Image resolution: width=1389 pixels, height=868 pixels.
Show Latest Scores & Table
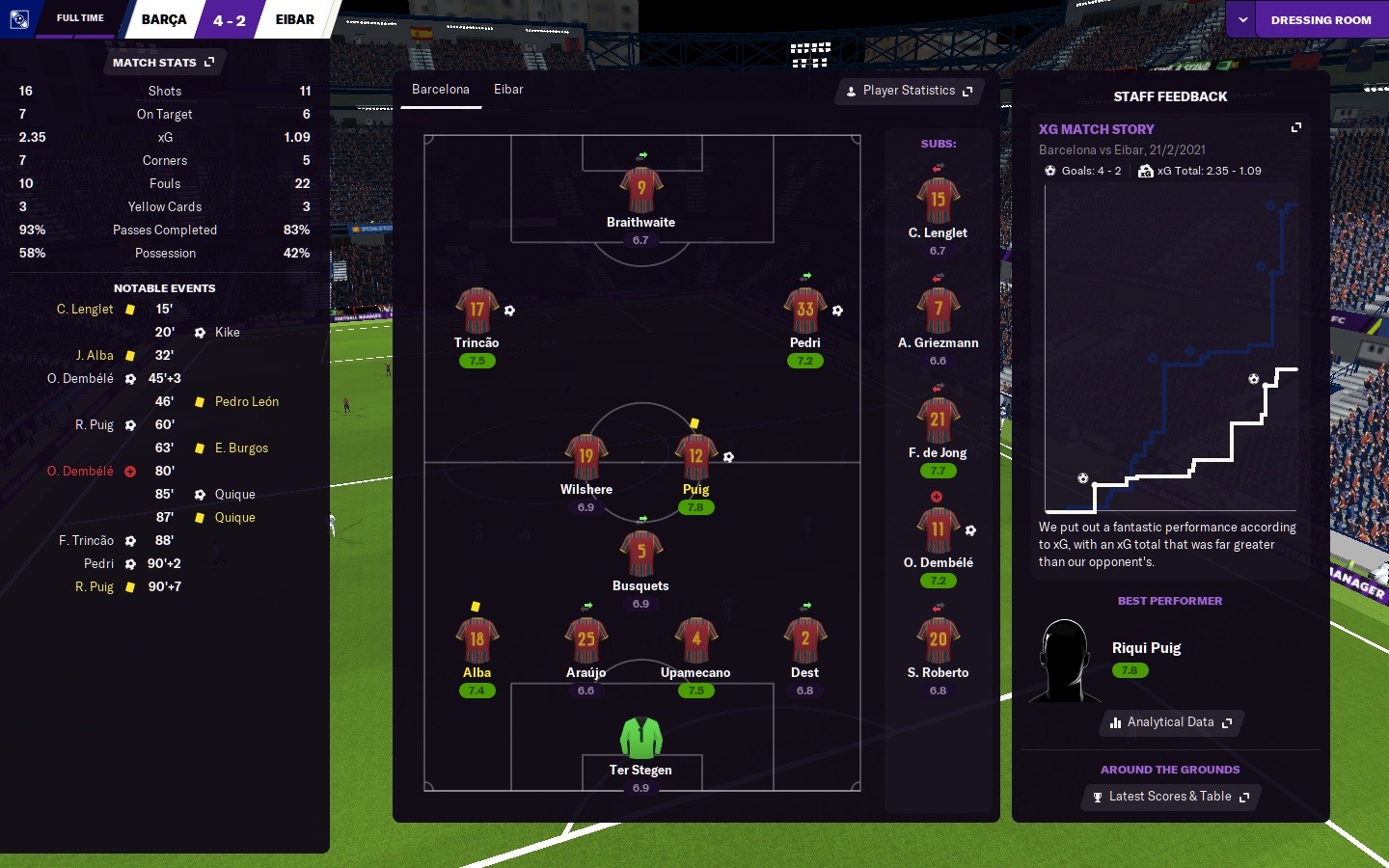(x=1170, y=797)
